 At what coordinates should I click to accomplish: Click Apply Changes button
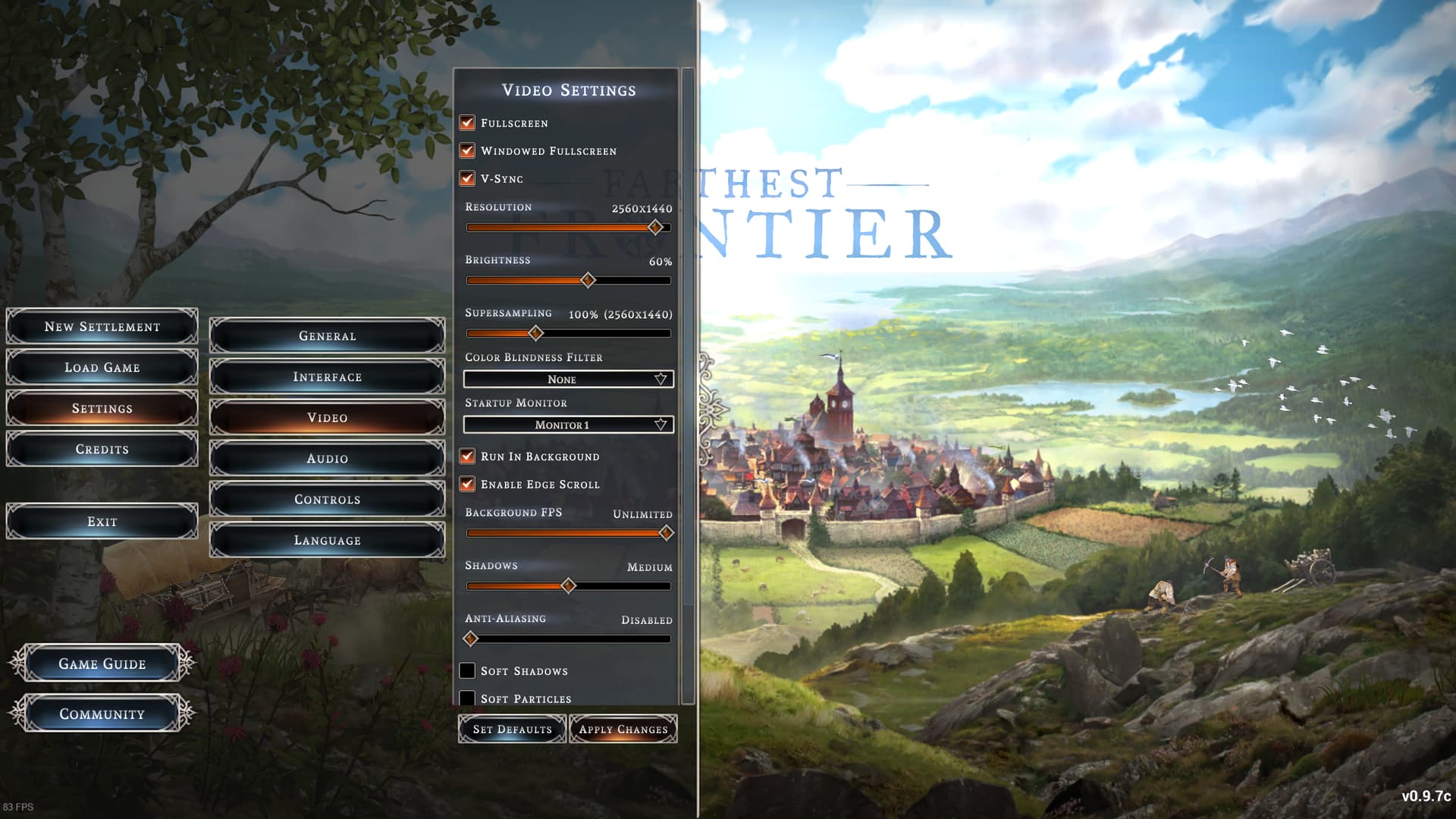(623, 730)
